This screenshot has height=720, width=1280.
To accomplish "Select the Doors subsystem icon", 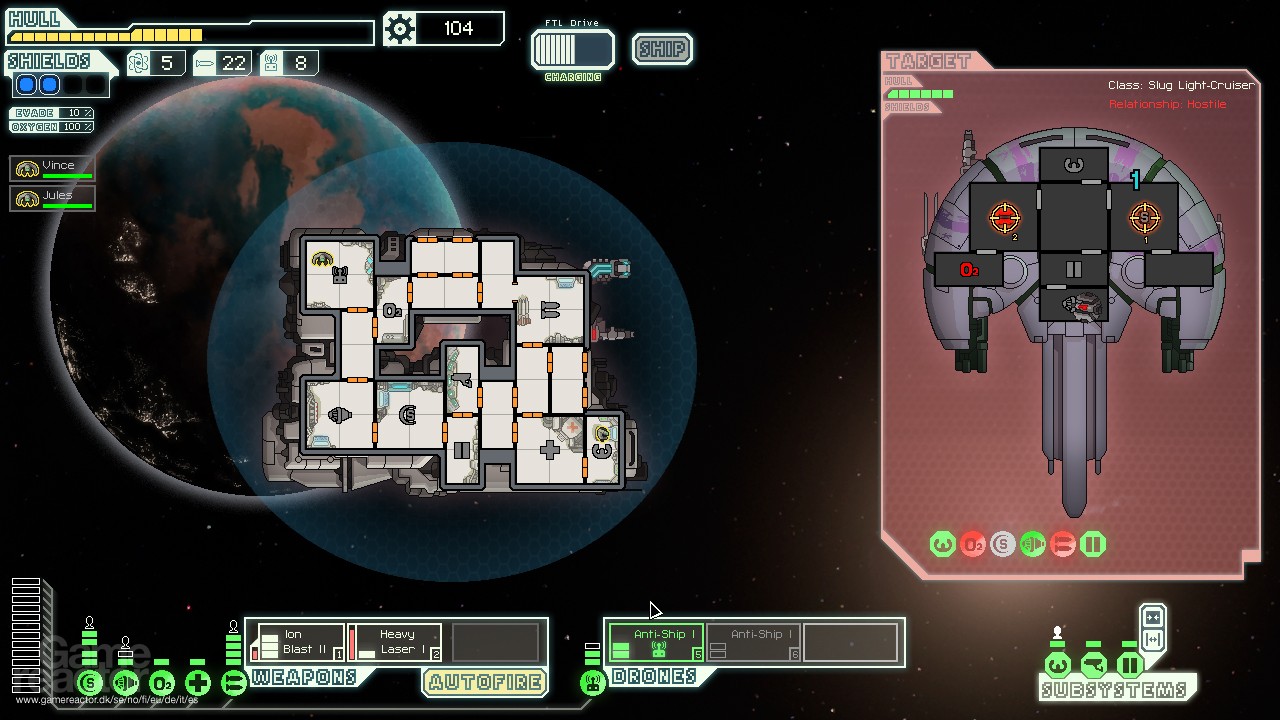I will tap(1130, 666).
